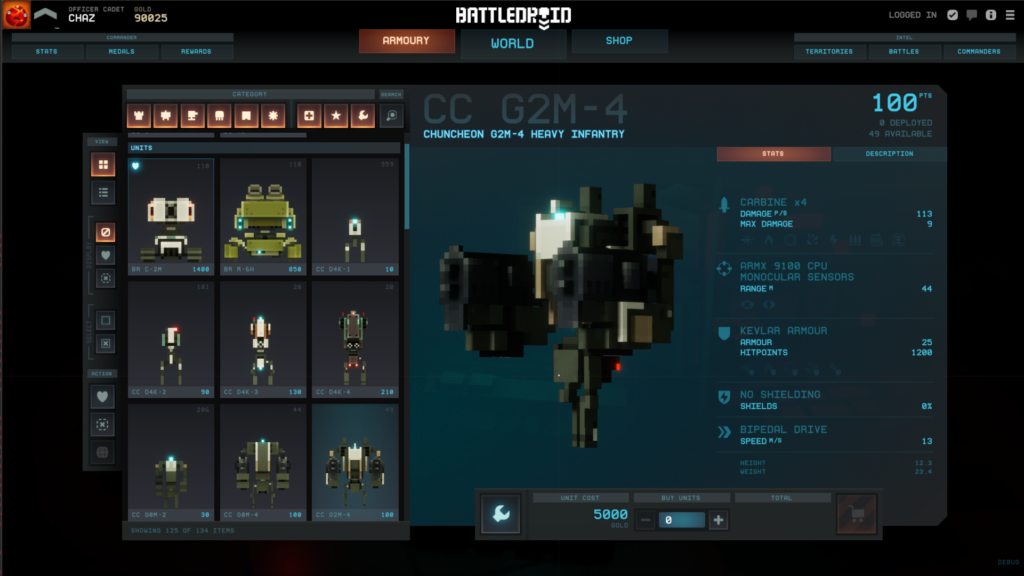Select the Armoury tab
The image size is (1024, 576).
pos(406,41)
